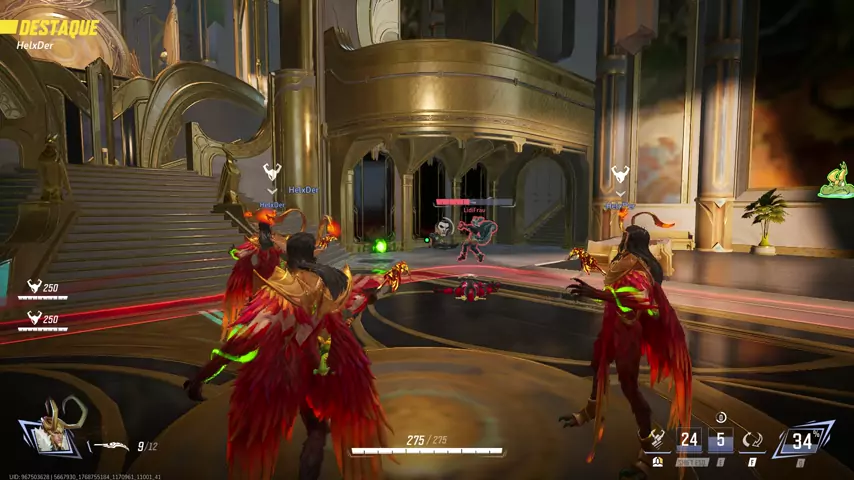
Task: Activate the swap-arrows Devious Exchange ability
Action: (x=753, y=439)
